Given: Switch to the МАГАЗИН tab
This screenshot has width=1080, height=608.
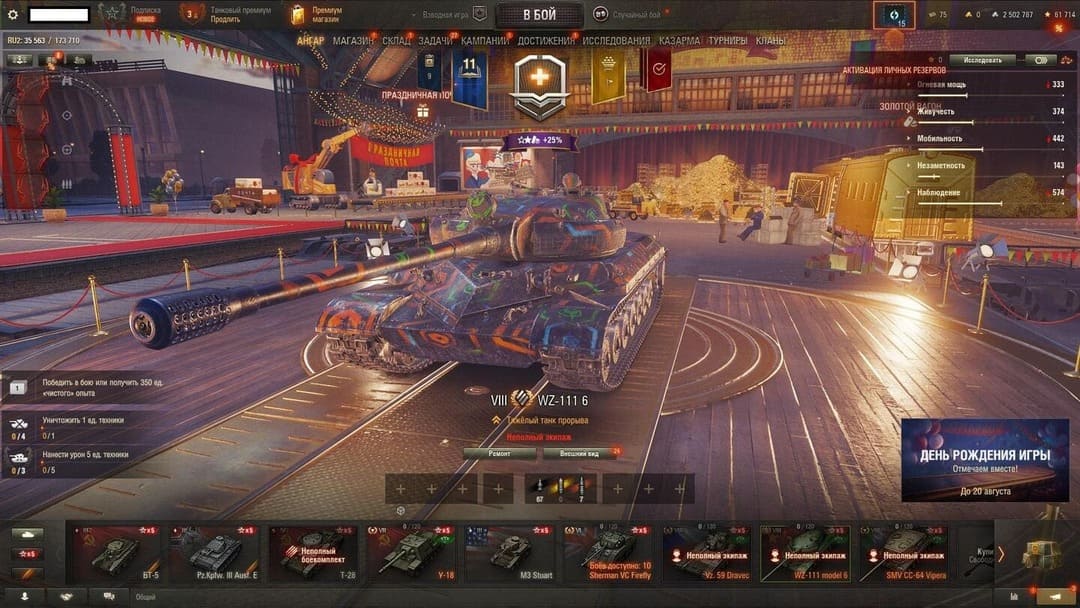Looking at the screenshot, I should pos(352,41).
